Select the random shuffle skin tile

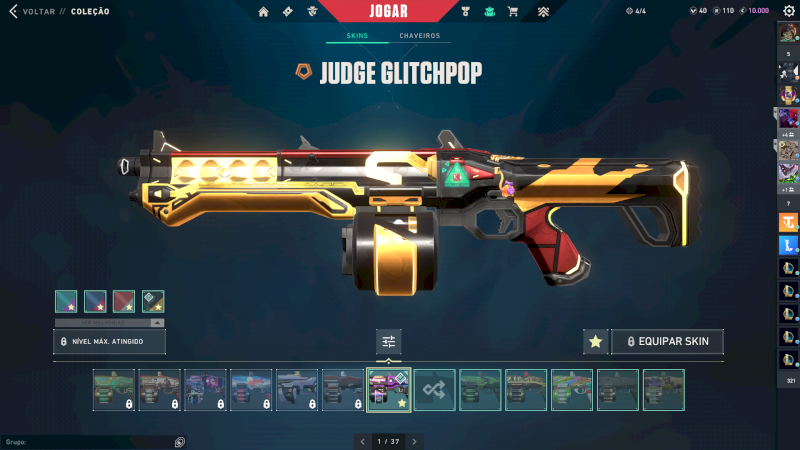tap(435, 390)
